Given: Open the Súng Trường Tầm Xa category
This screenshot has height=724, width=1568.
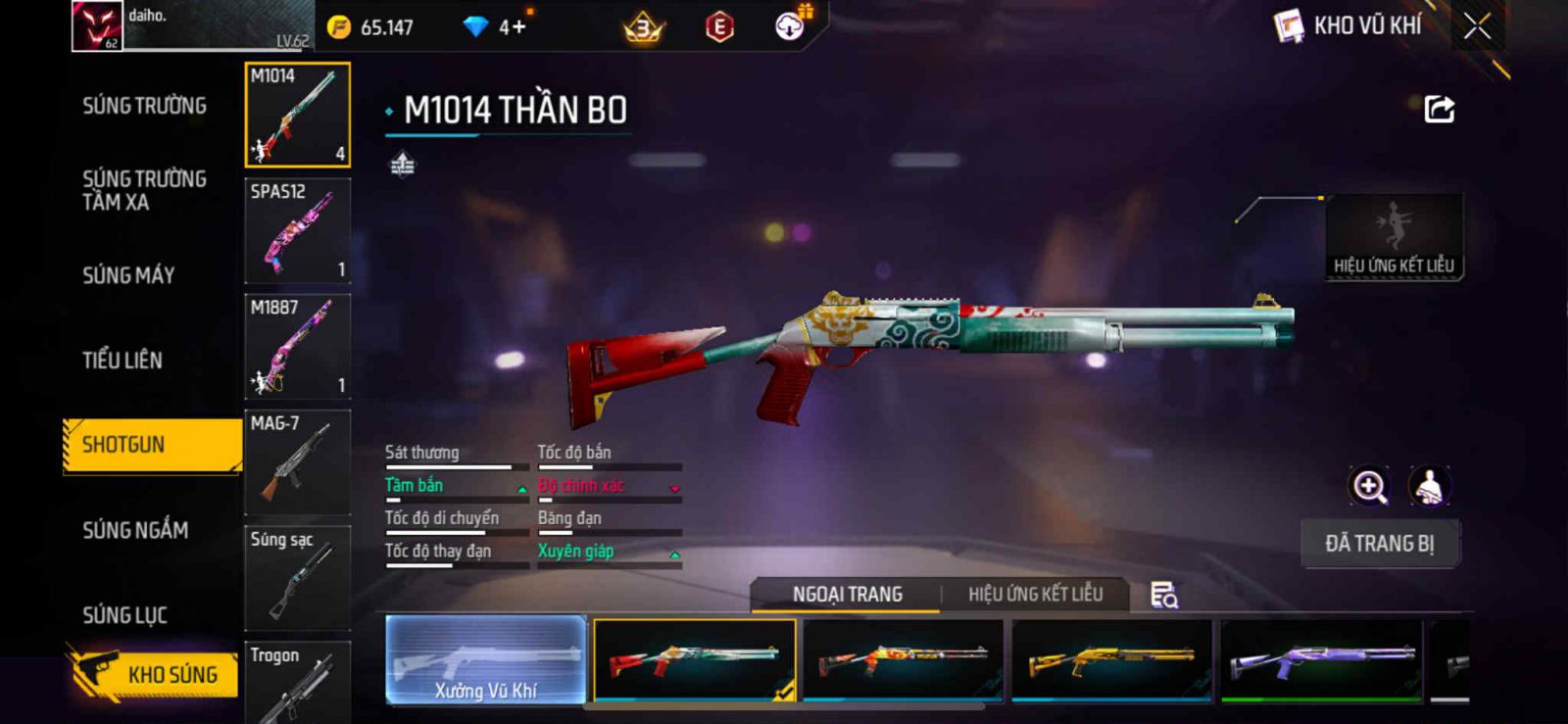Looking at the screenshot, I should coord(144,190).
